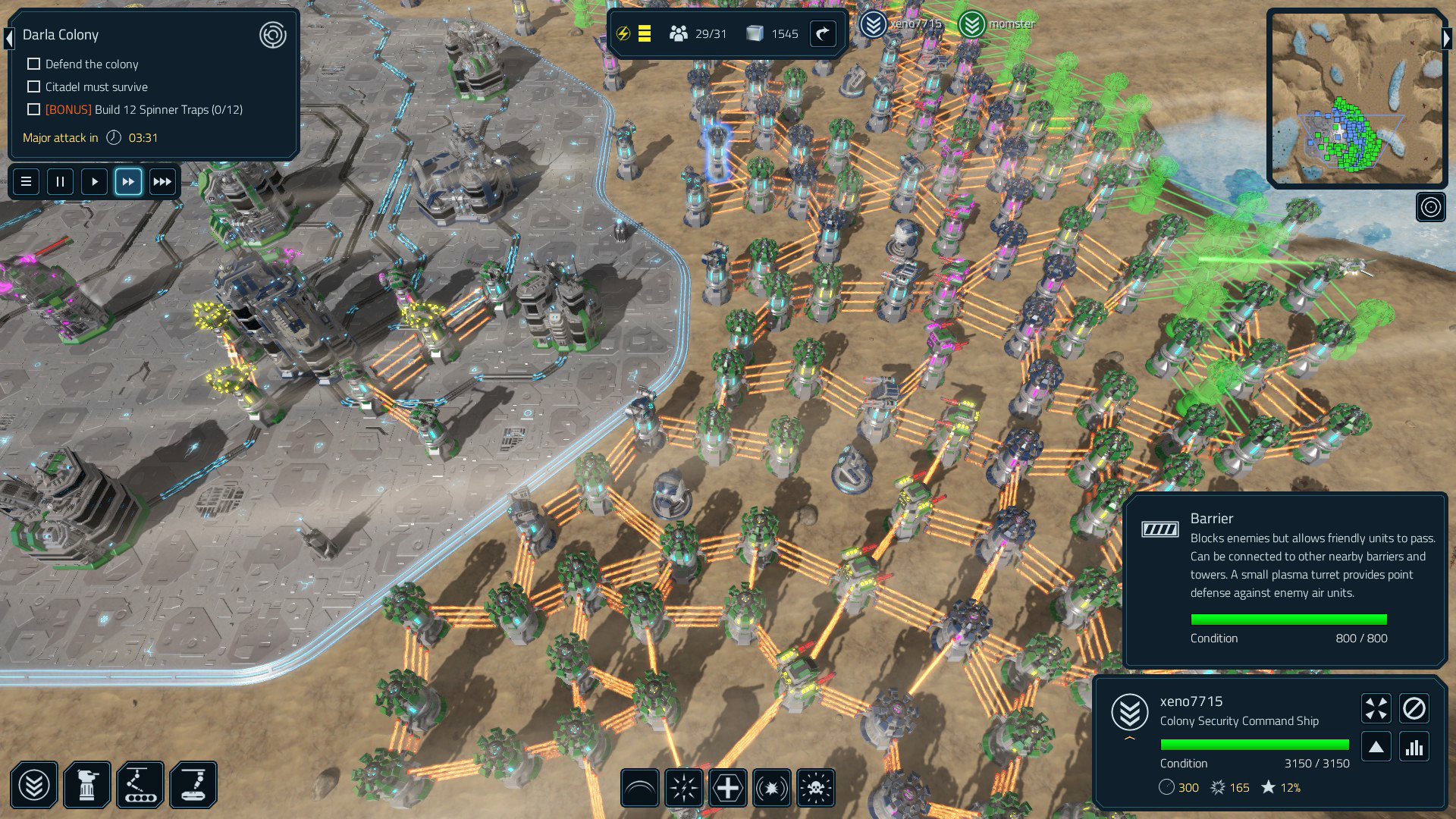1456x819 pixels.
Task: Trigger the shockwave blast ability
Action: [771, 788]
